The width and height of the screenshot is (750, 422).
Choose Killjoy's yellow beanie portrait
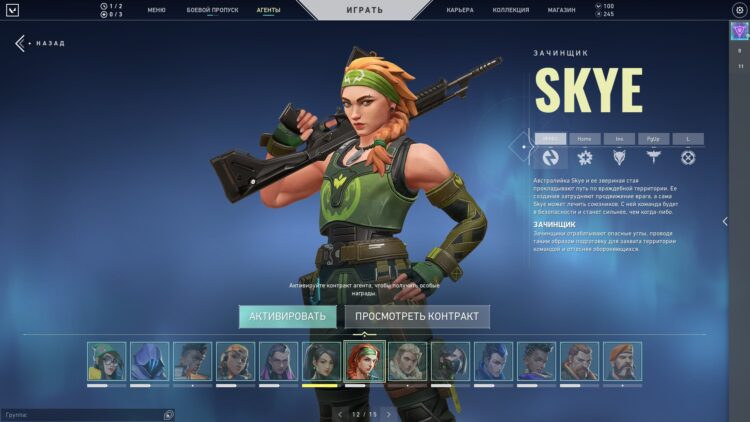click(235, 361)
